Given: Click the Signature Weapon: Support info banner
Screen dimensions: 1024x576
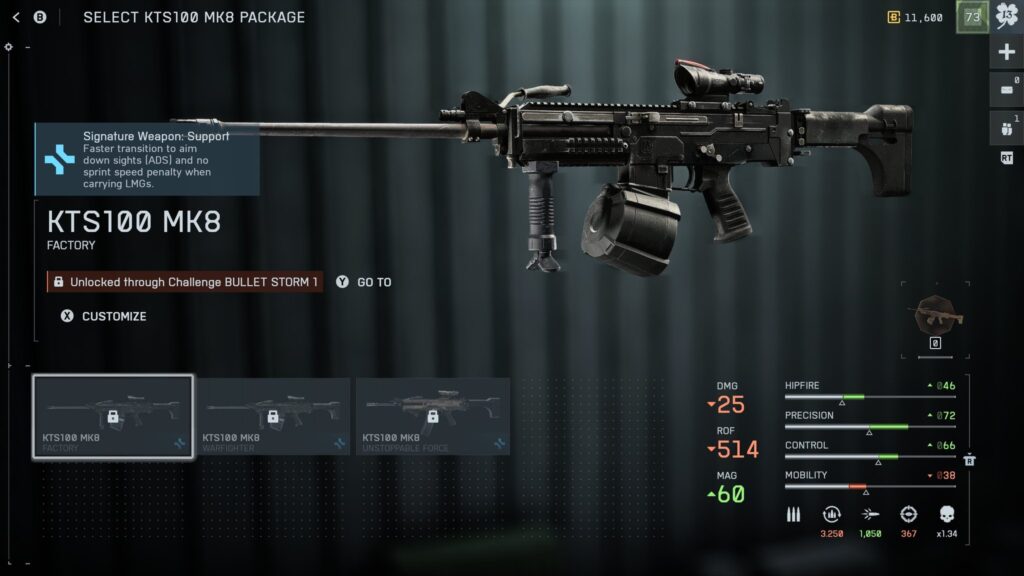Looking at the screenshot, I should [148, 158].
